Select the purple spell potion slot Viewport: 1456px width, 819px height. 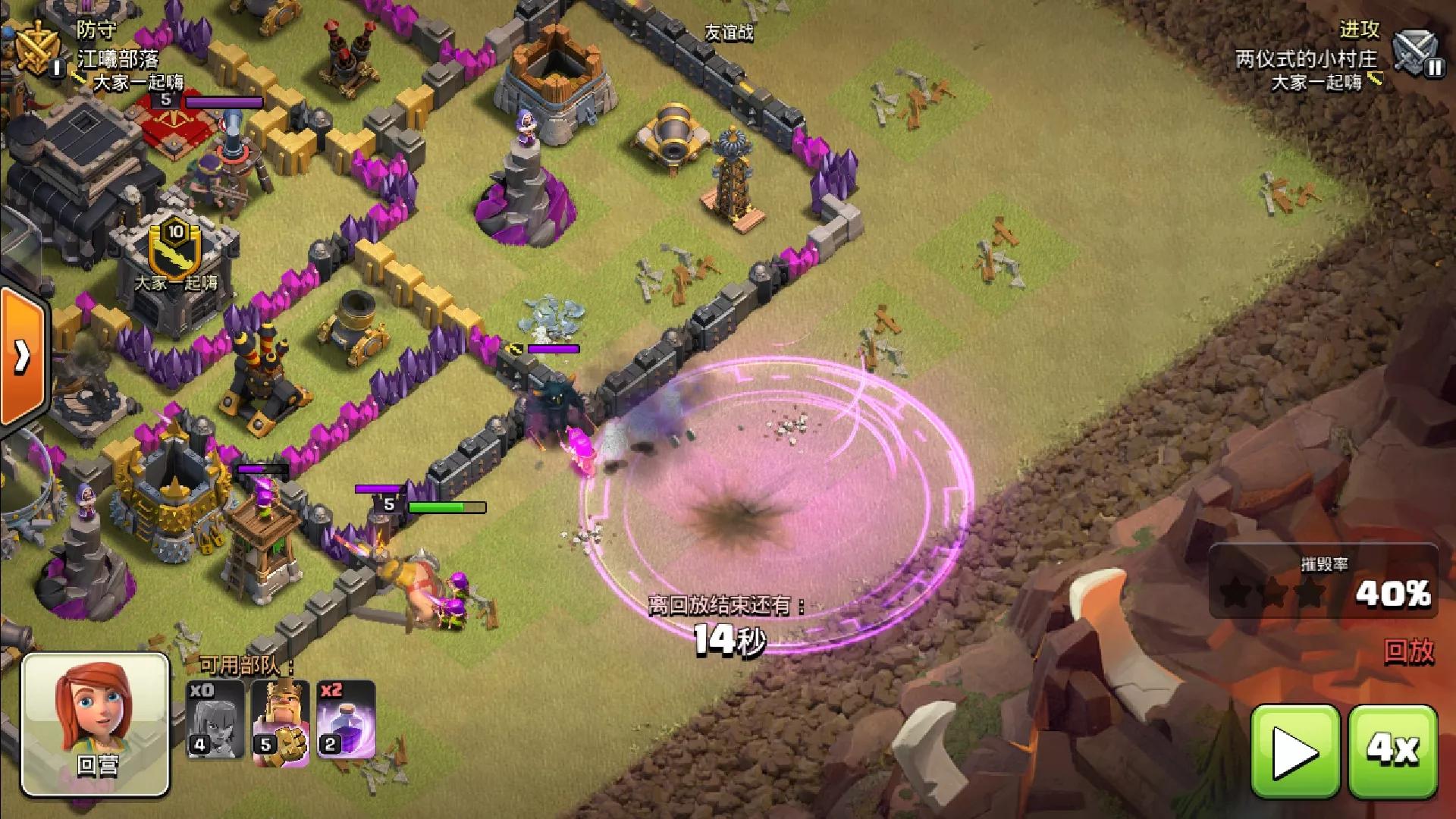346,720
